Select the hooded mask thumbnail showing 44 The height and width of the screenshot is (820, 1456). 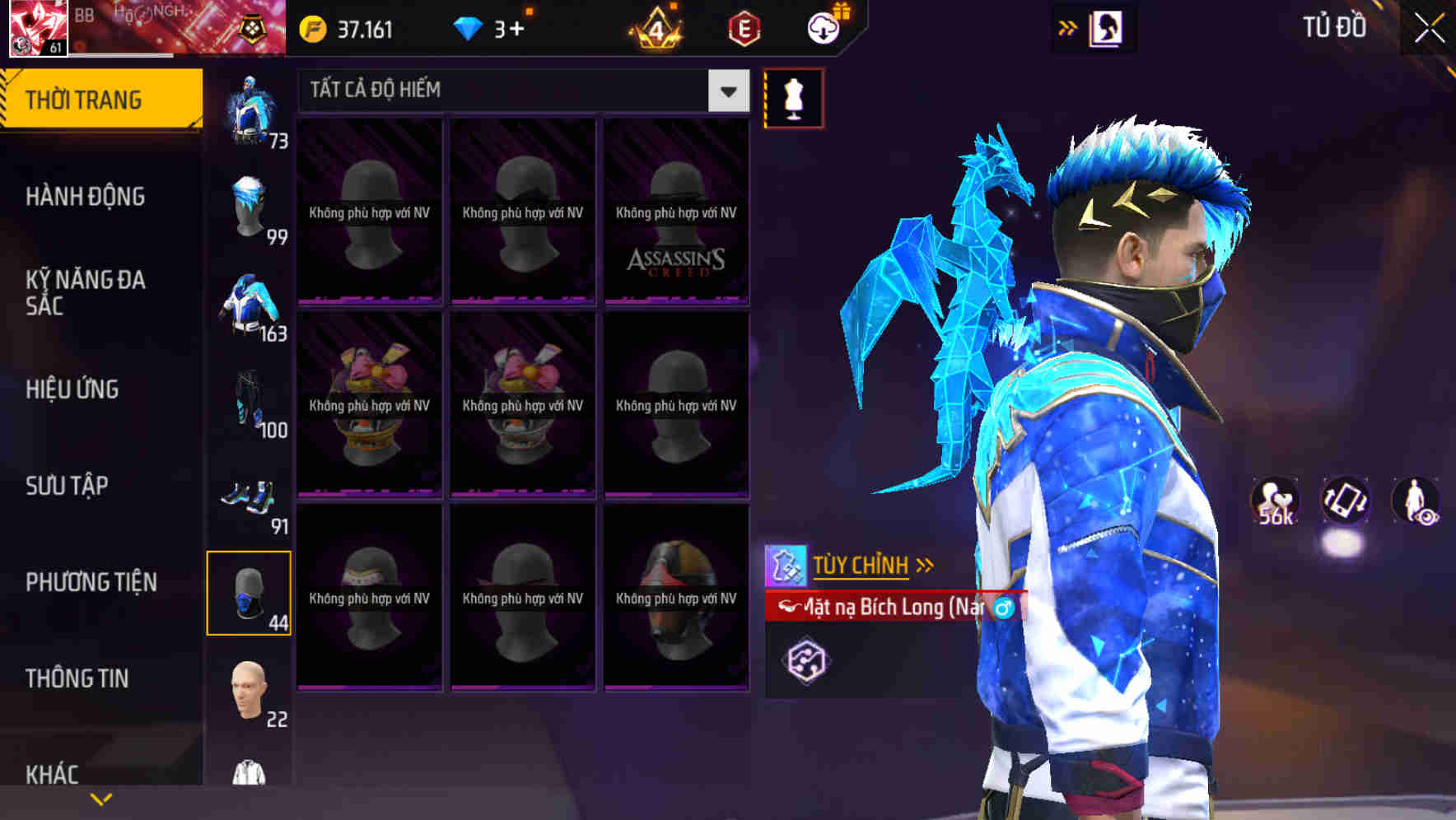click(249, 593)
